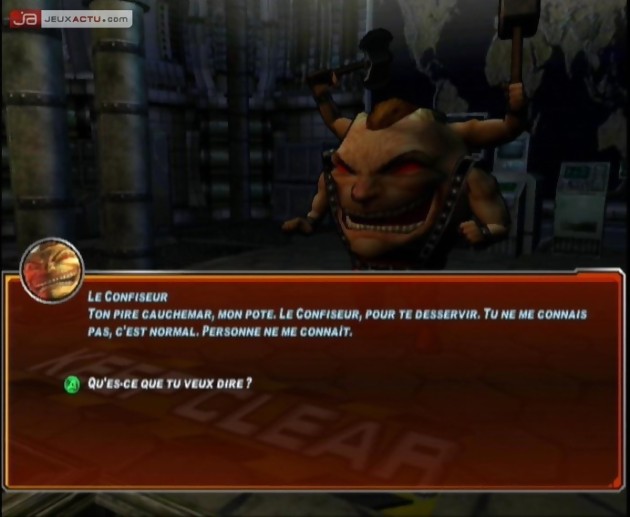Image resolution: width=630 pixels, height=517 pixels.
Task: Click the JeuxActu.com watermark logo
Action: [70, 18]
